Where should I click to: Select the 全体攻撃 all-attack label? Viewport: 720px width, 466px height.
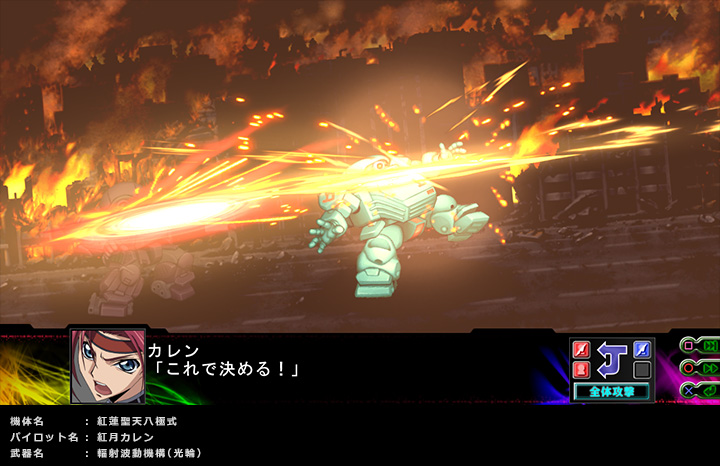[x=612, y=391]
